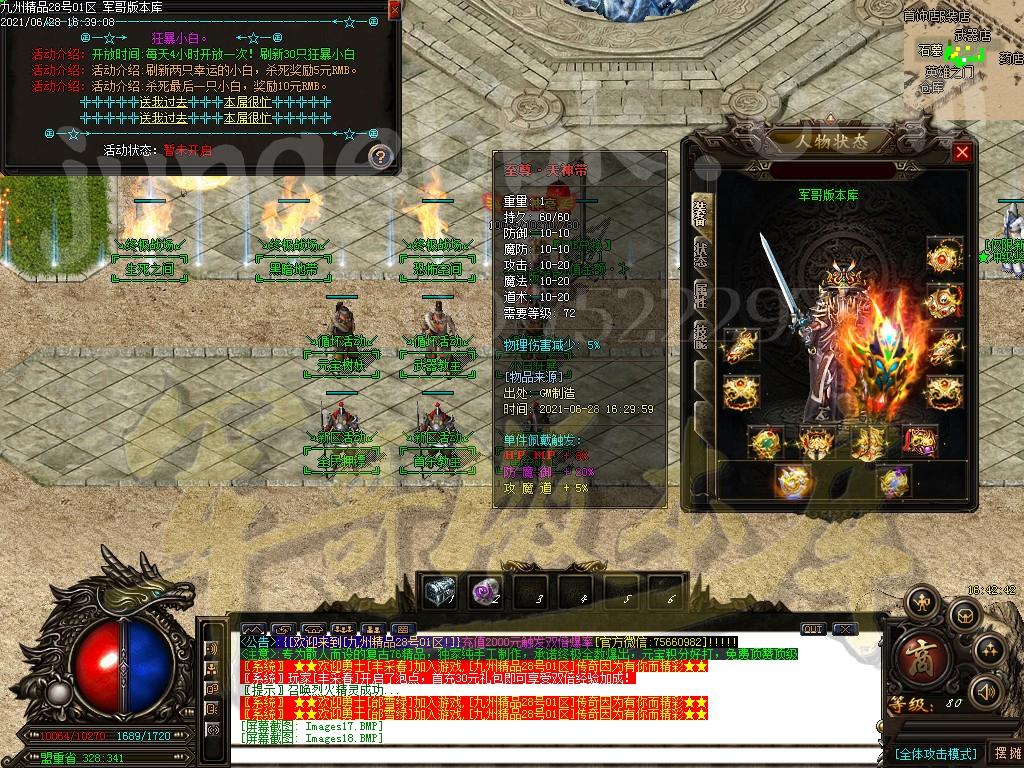Image resolution: width=1024 pixels, height=768 pixels.
Task: Open the 属性 attributes tab
Action: pos(700,295)
